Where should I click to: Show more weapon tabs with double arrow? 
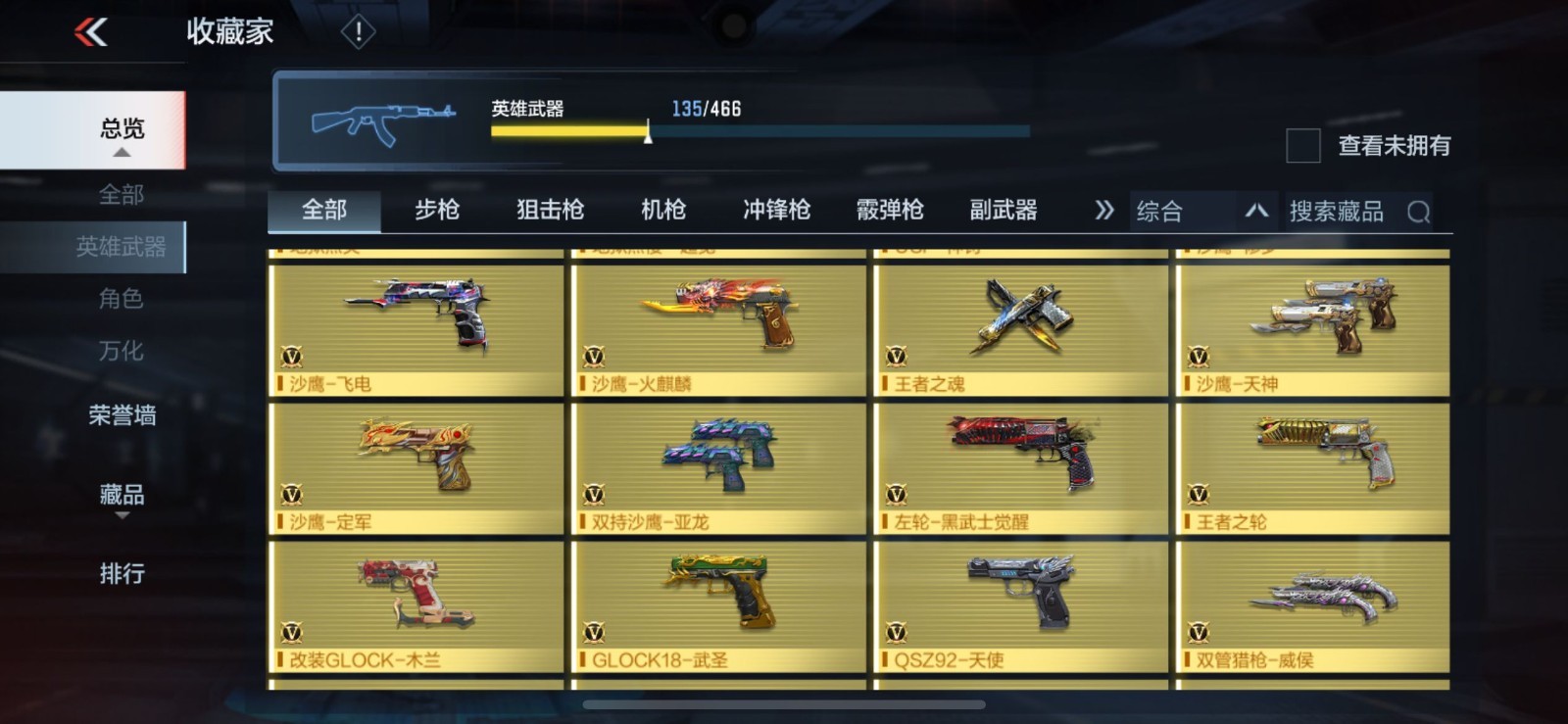coord(1103,211)
